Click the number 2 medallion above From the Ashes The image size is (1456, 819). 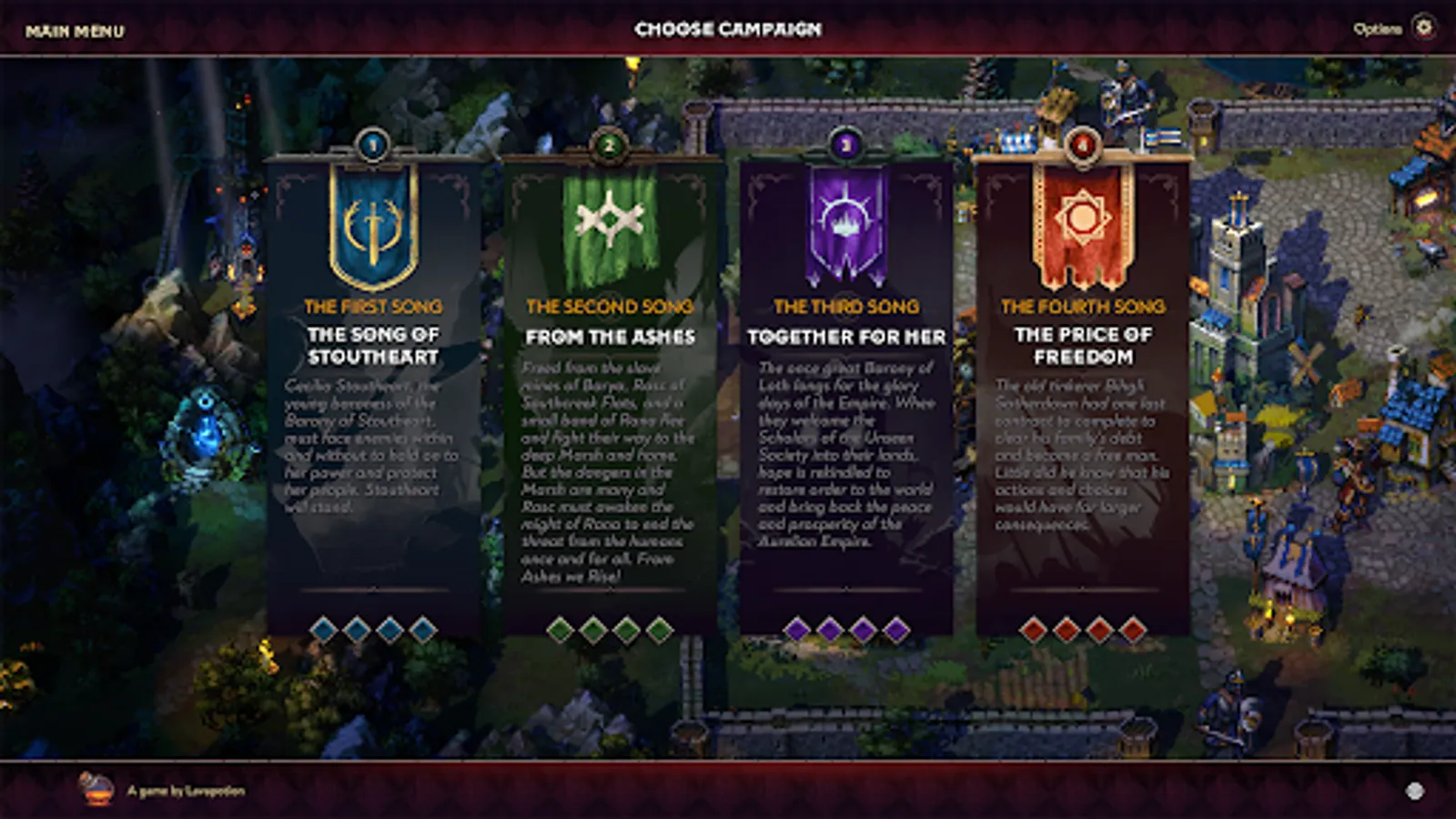coord(608,146)
